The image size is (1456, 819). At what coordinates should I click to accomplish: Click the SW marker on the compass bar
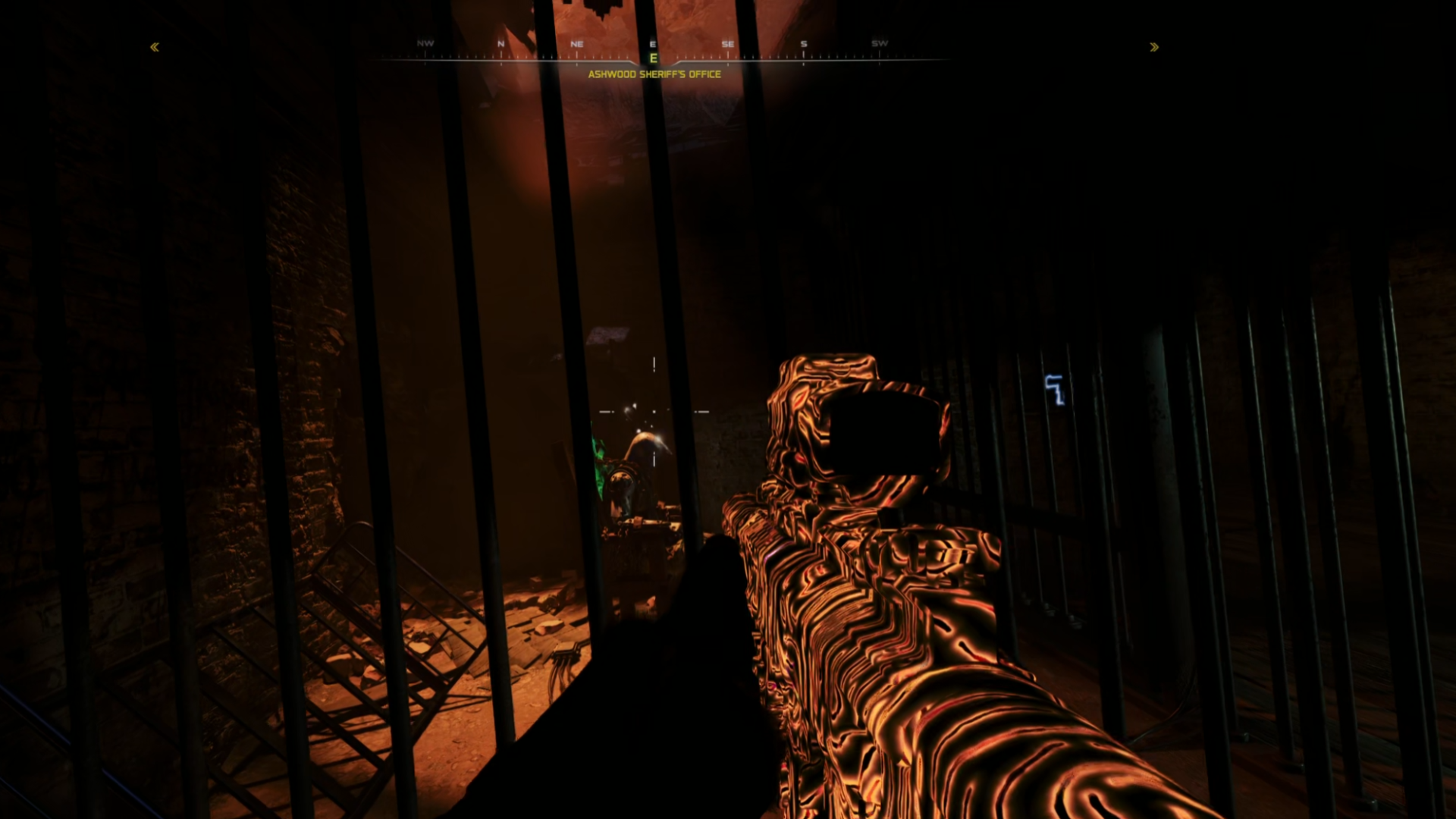click(x=880, y=44)
